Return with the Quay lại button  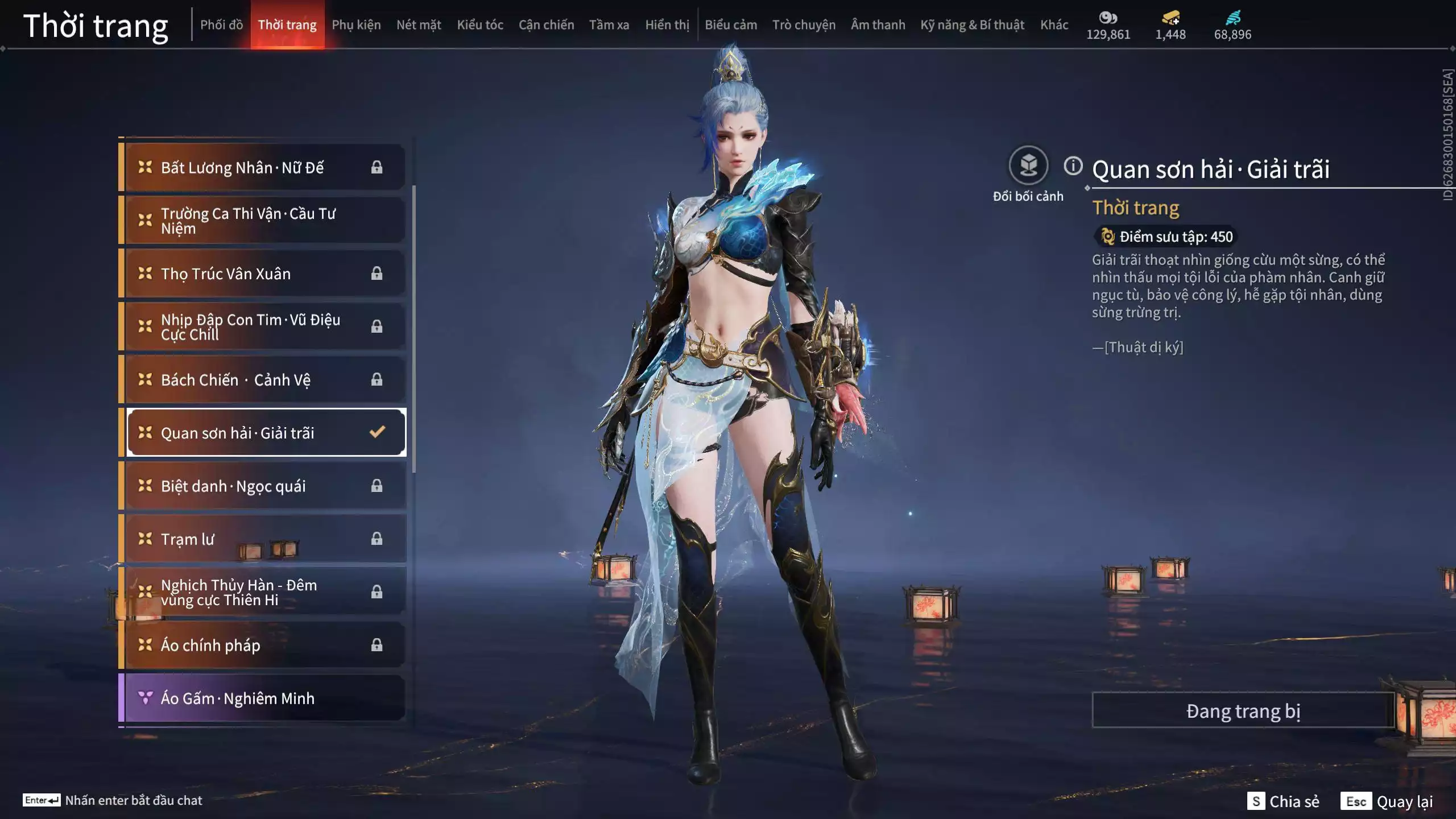tap(1388, 801)
